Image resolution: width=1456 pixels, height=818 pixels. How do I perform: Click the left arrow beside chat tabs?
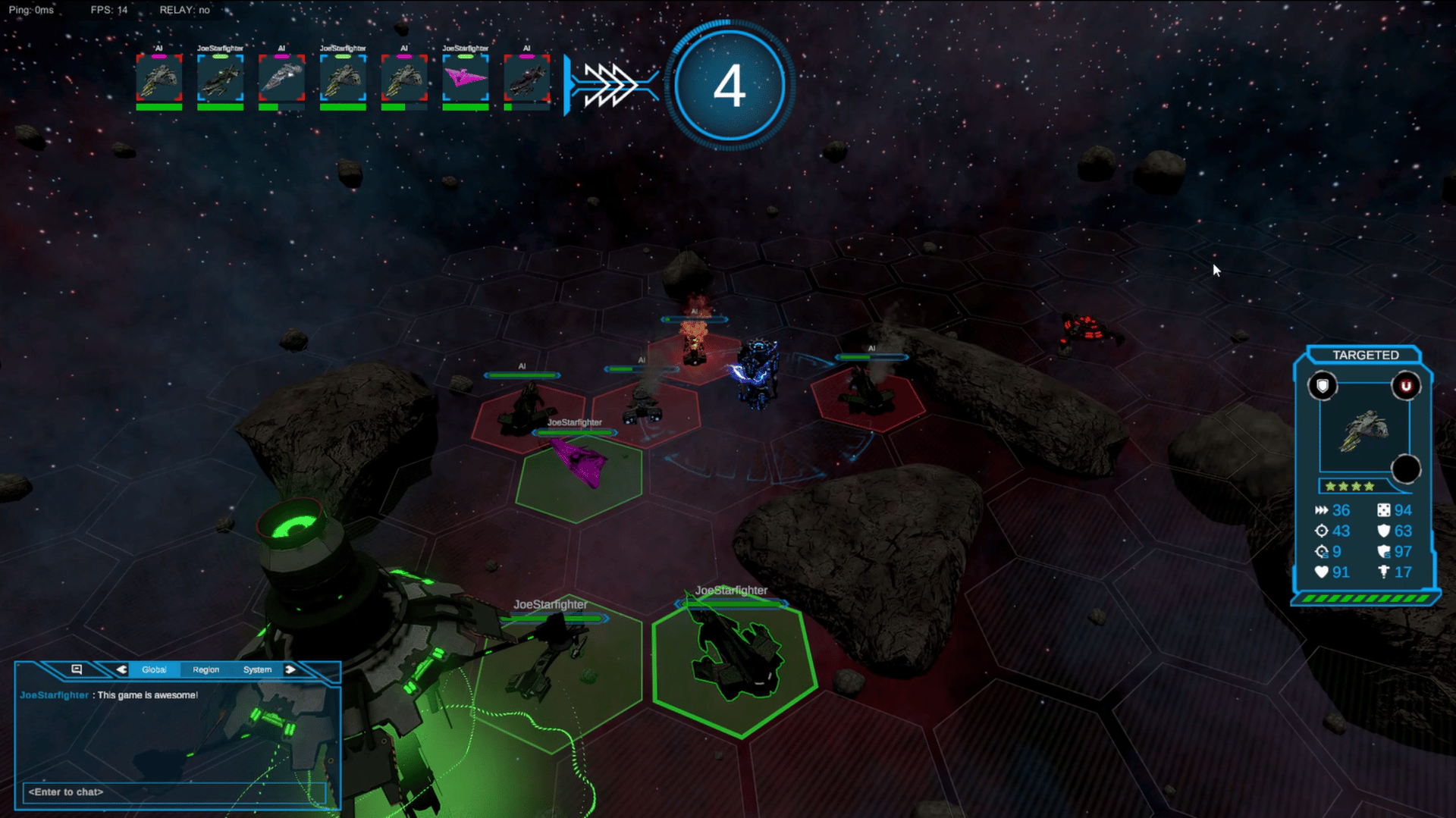pyautogui.click(x=121, y=669)
